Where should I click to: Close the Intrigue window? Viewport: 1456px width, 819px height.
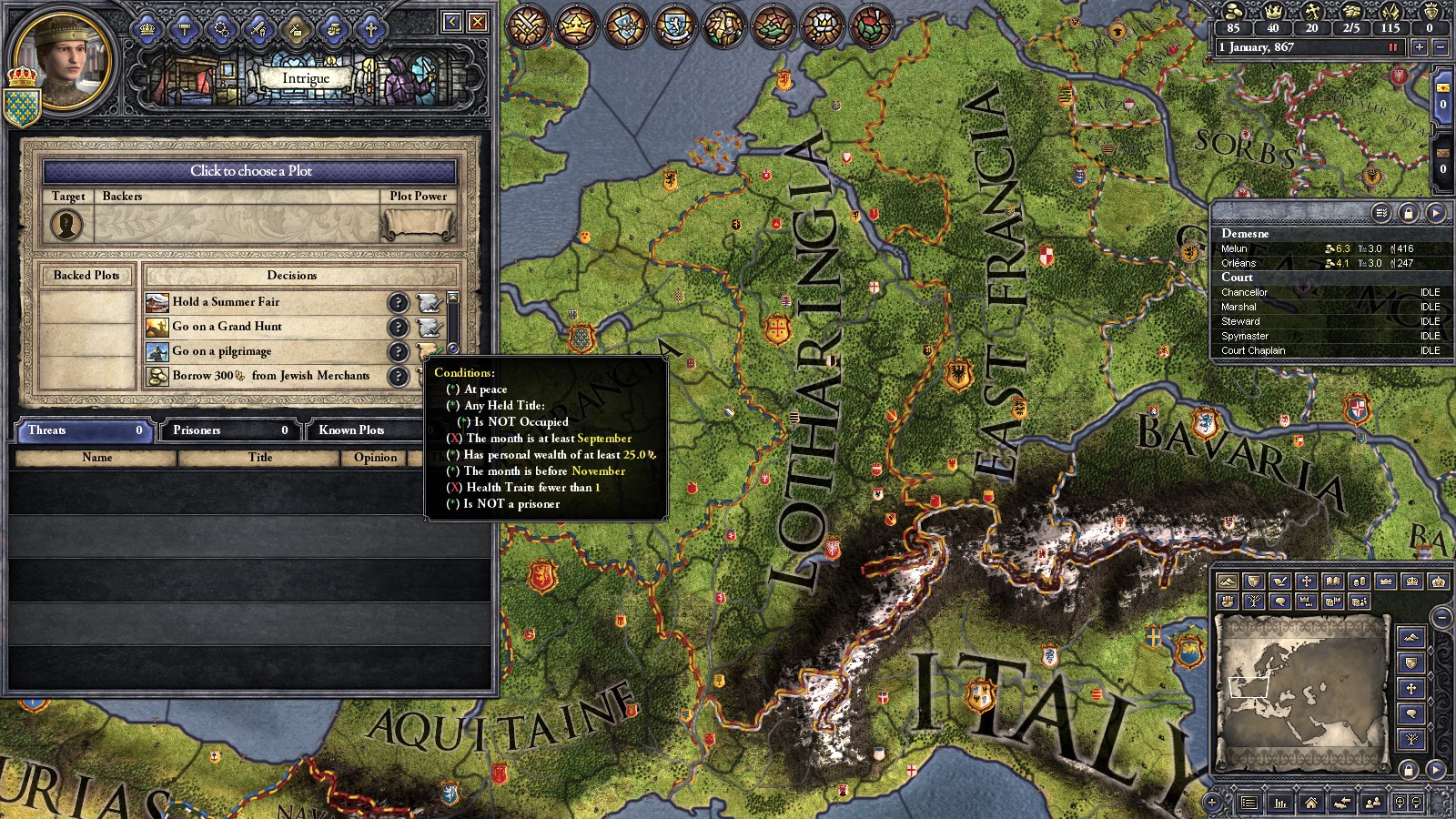tap(477, 22)
